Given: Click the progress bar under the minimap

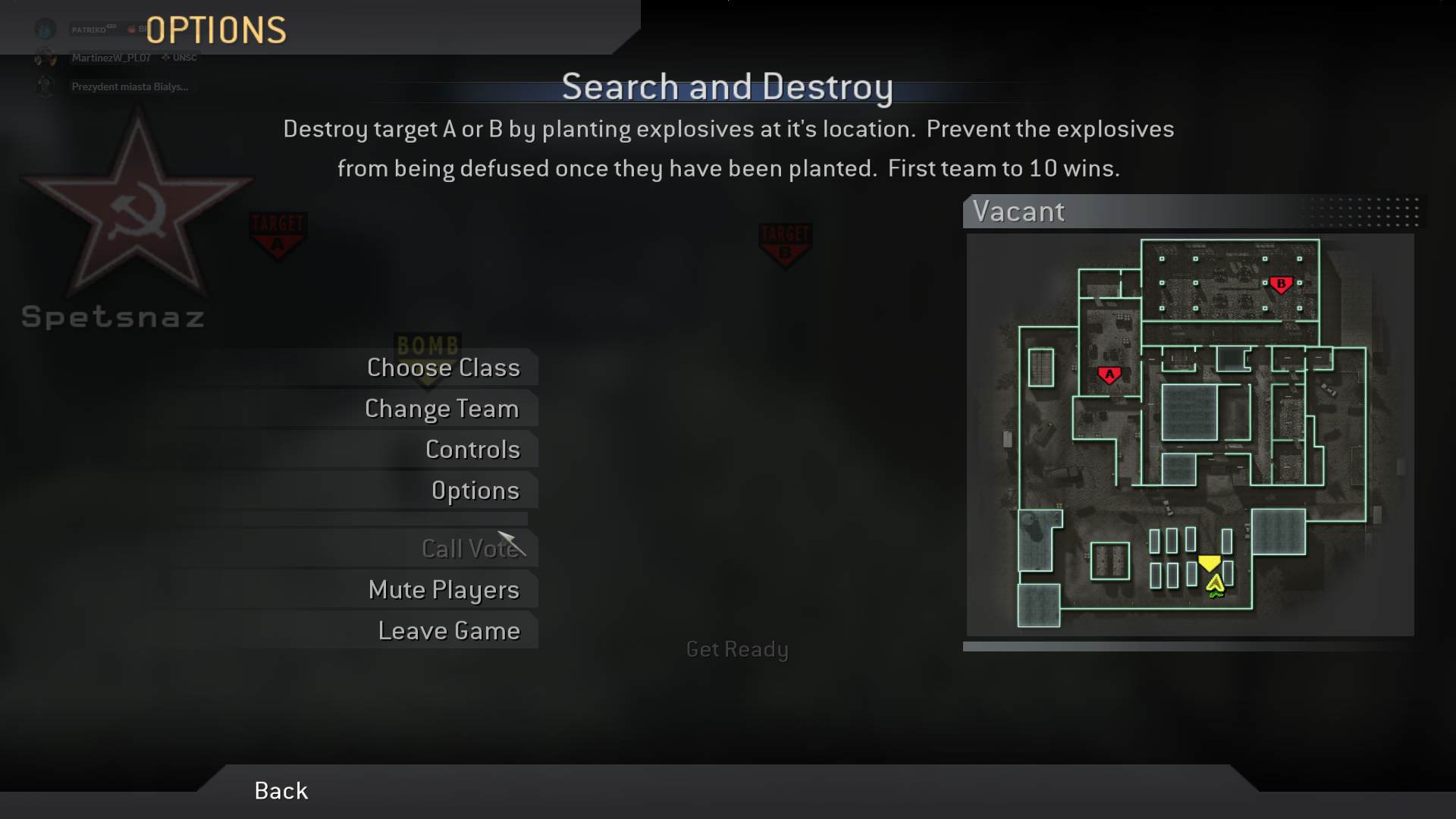Looking at the screenshot, I should tap(1191, 647).
